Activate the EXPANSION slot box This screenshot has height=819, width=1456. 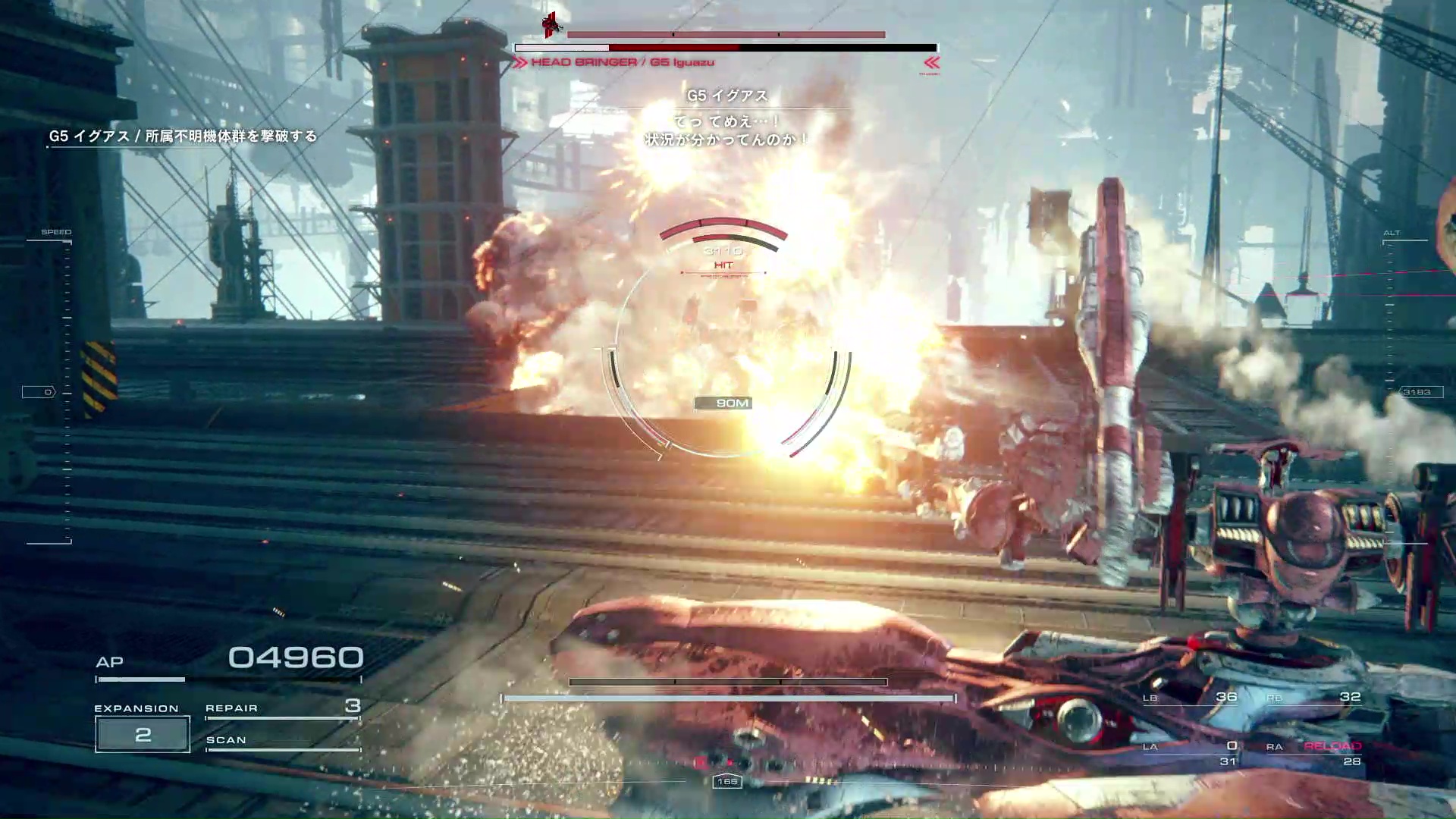tap(143, 734)
